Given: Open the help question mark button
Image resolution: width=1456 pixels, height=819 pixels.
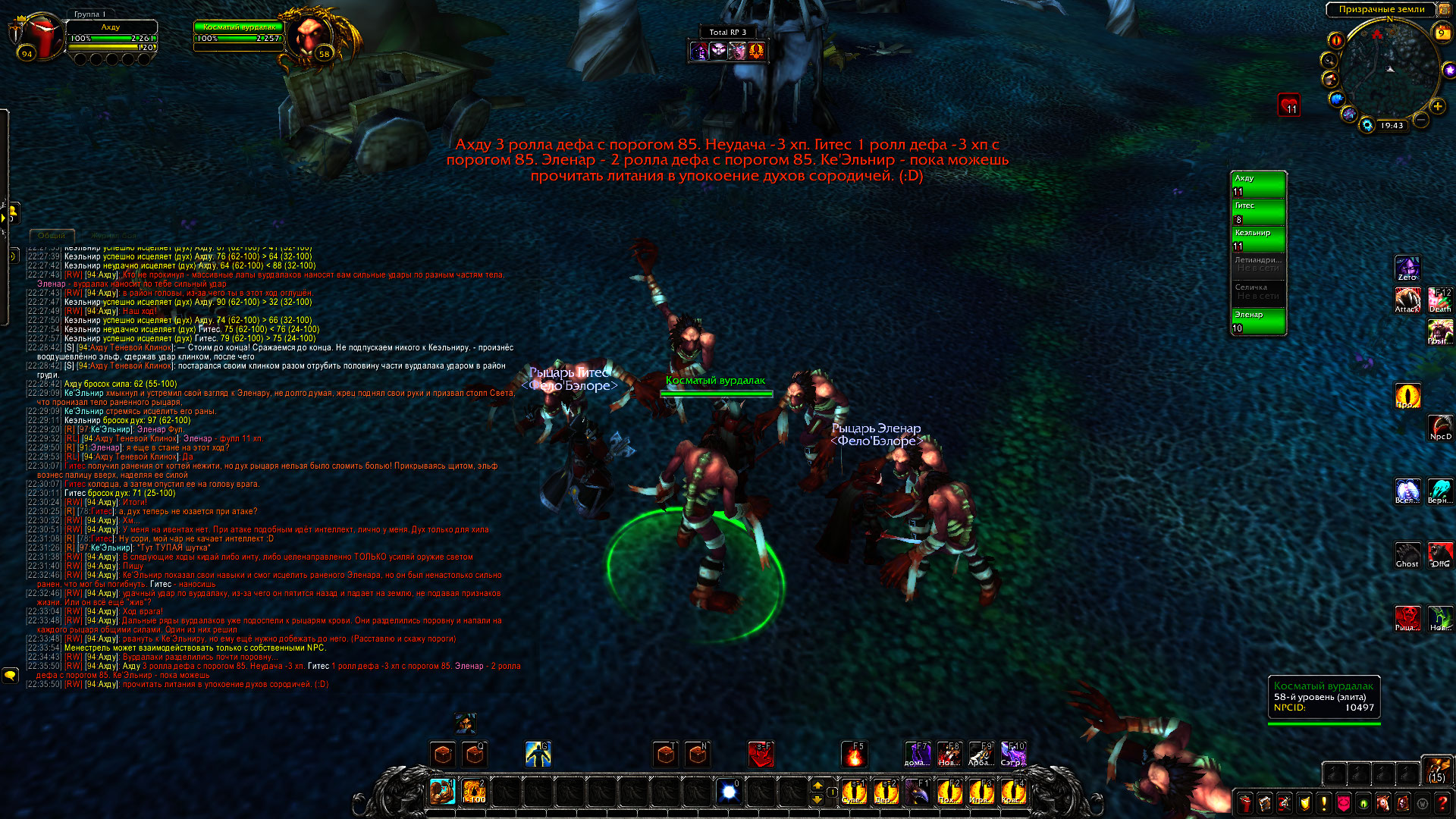Looking at the screenshot, I should pos(1442,802).
